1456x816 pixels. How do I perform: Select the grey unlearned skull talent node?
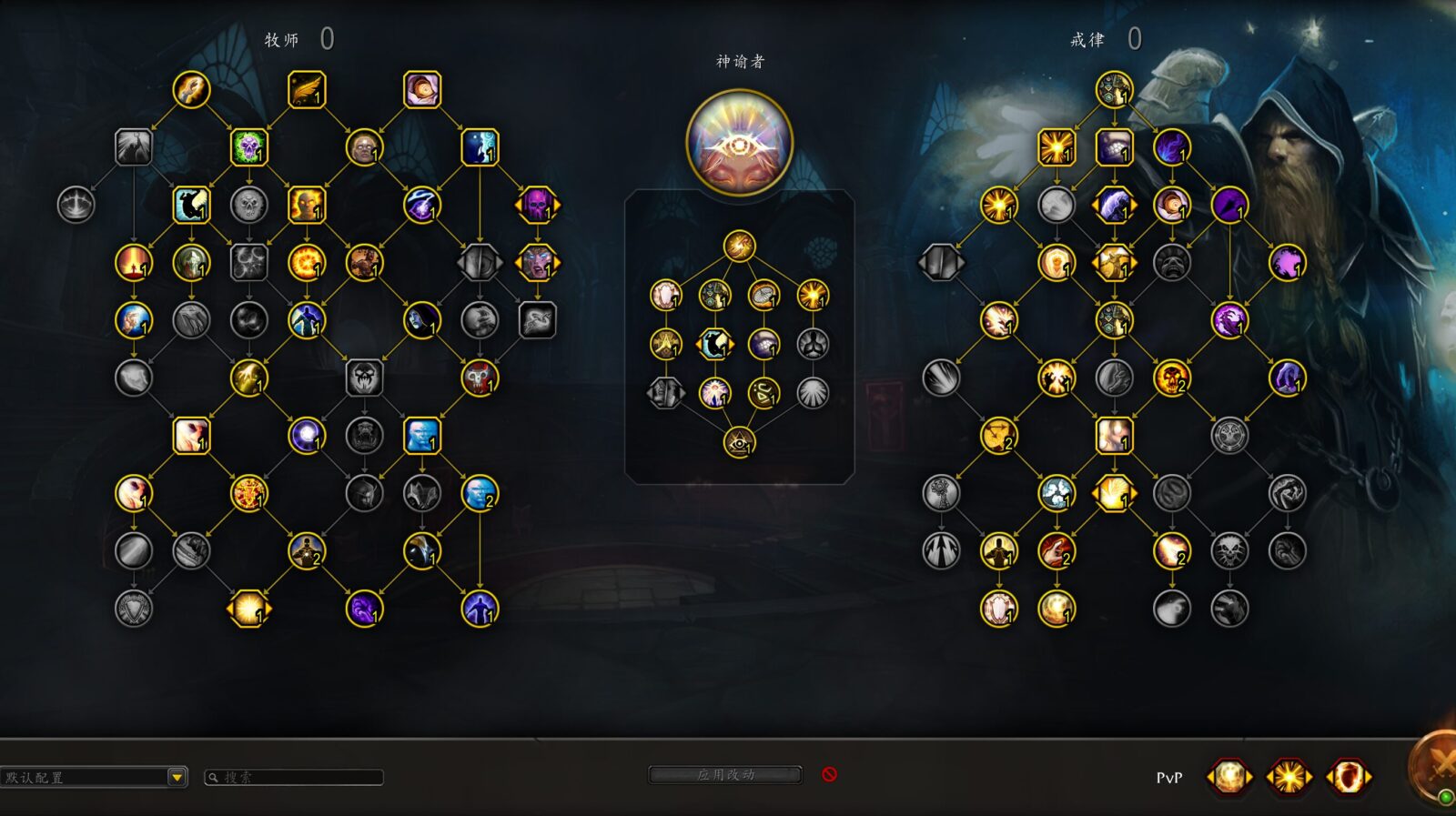click(x=248, y=205)
